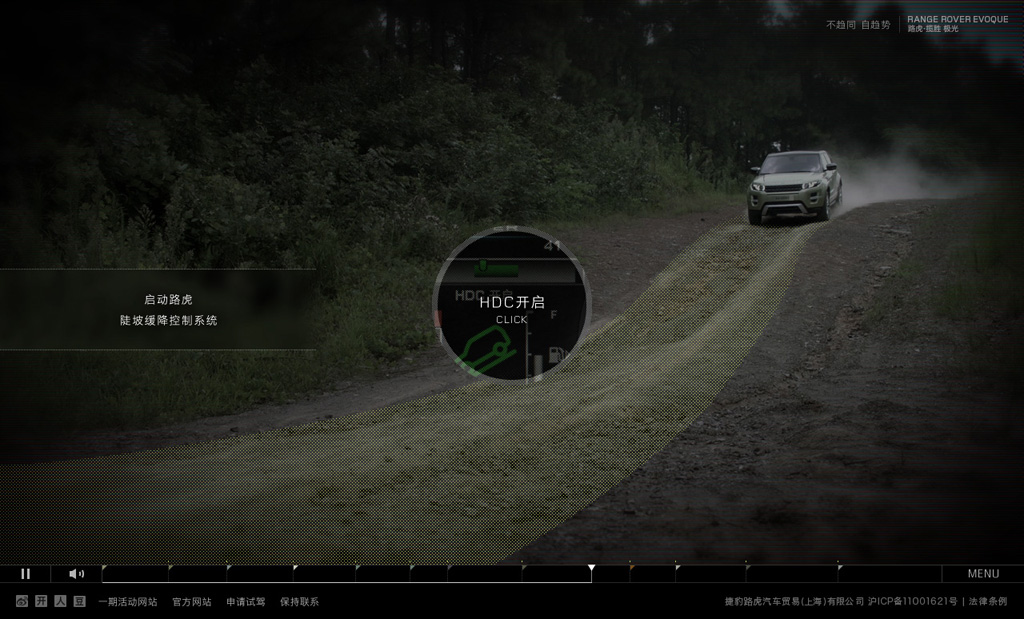Share via the 开 (Kaixin) icon

41,601
